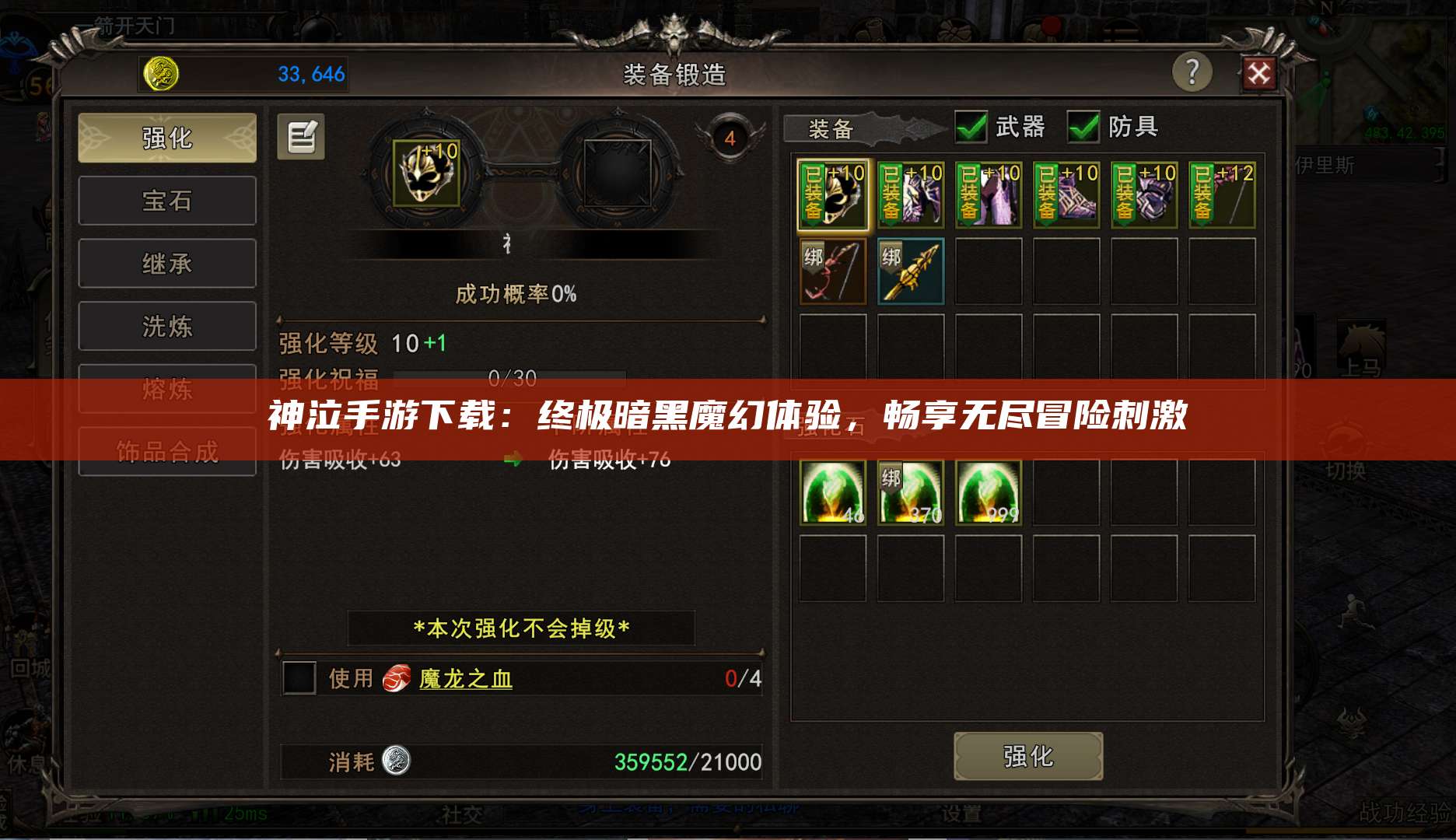
Task: Click the 魔龙之血 item icon
Action: pos(399,679)
